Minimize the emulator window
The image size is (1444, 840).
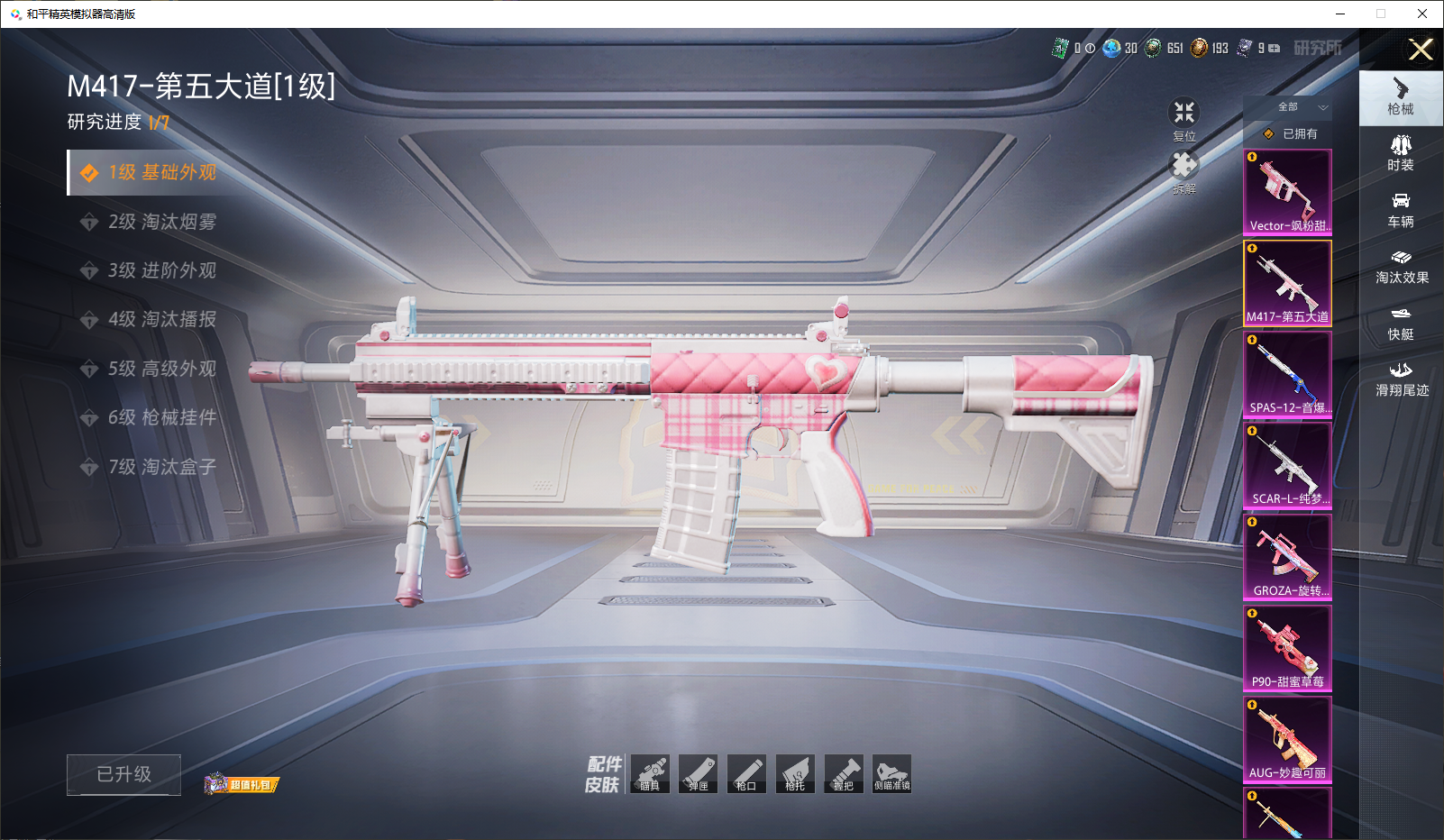click(1340, 14)
